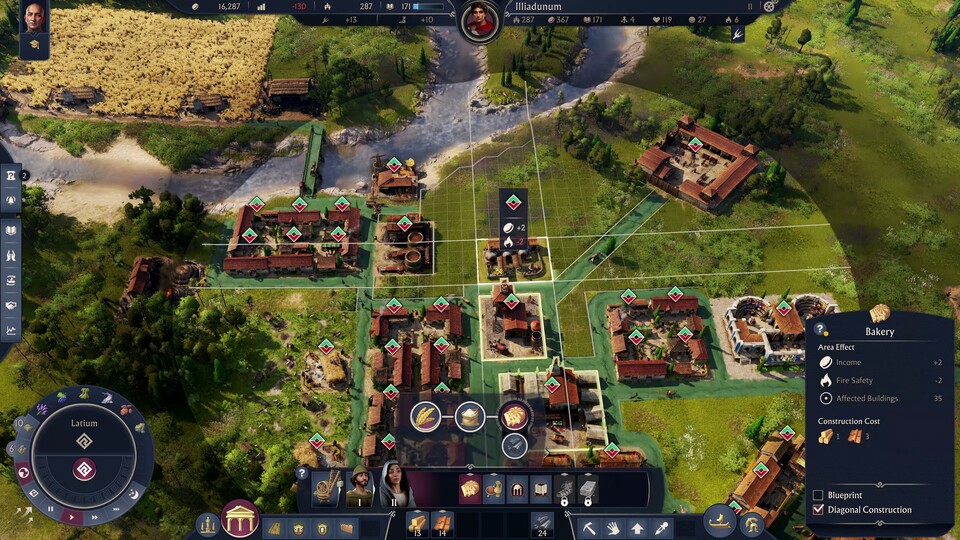Click the wheat ingredient in production chain

point(426,416)
